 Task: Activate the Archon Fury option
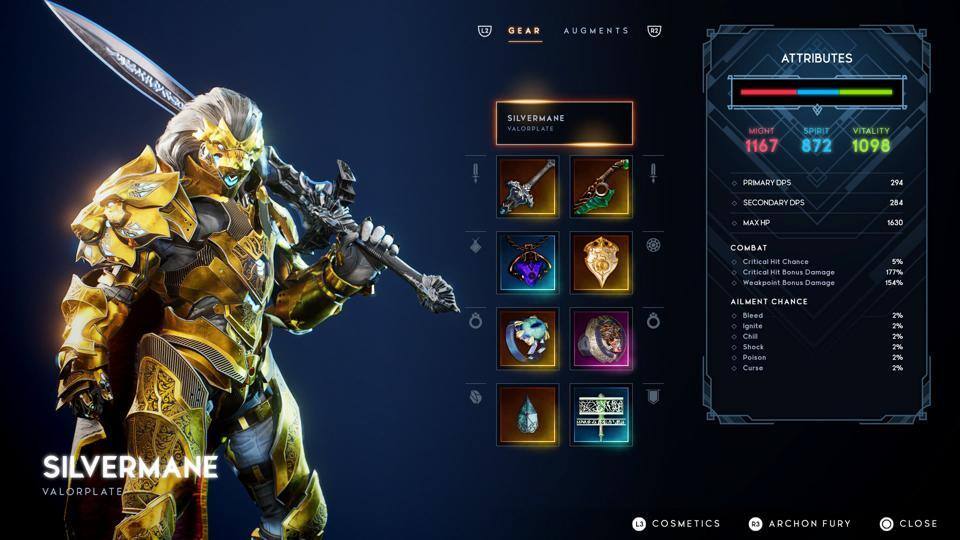799,523
